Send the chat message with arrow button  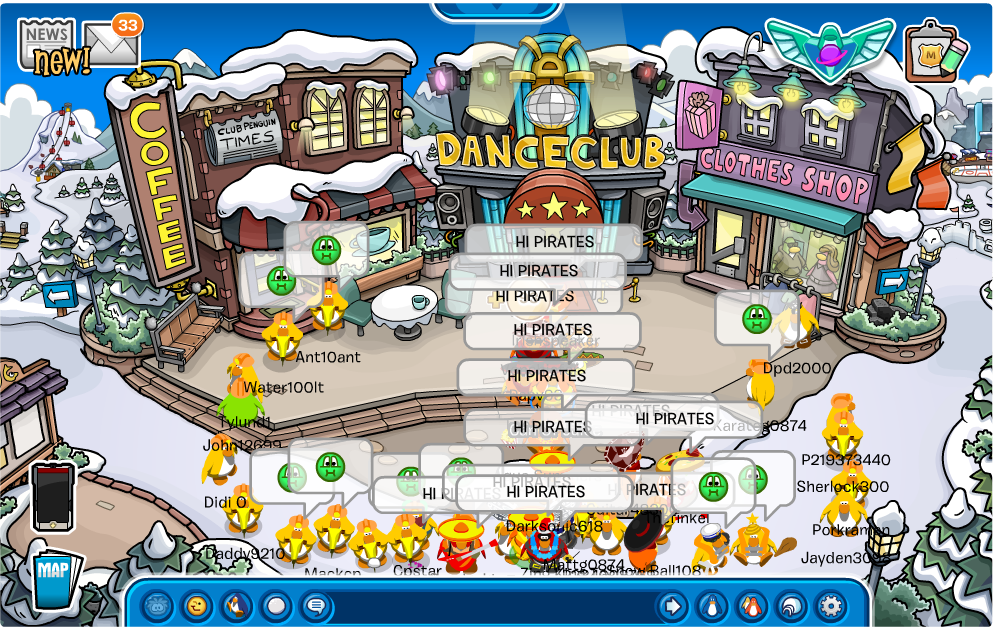pos(672,606)
